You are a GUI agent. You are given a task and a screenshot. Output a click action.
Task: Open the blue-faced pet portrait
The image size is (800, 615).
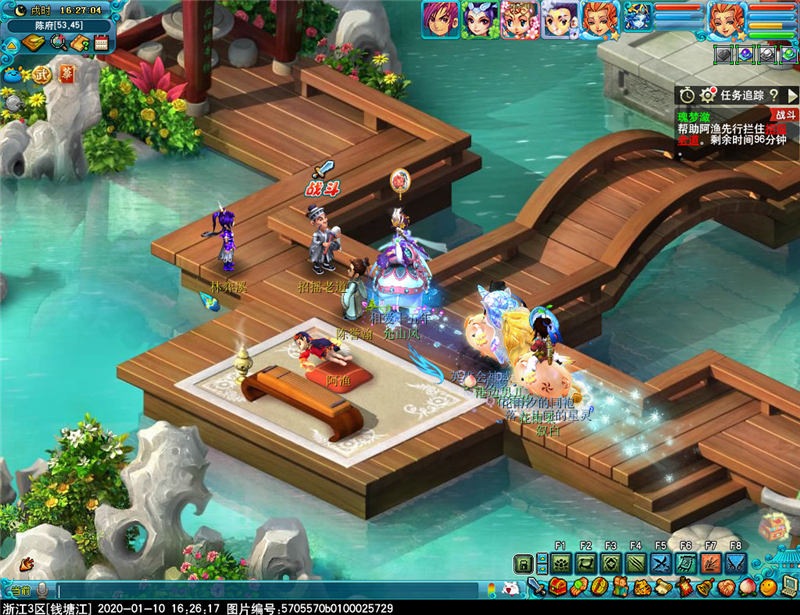point(638,17)
